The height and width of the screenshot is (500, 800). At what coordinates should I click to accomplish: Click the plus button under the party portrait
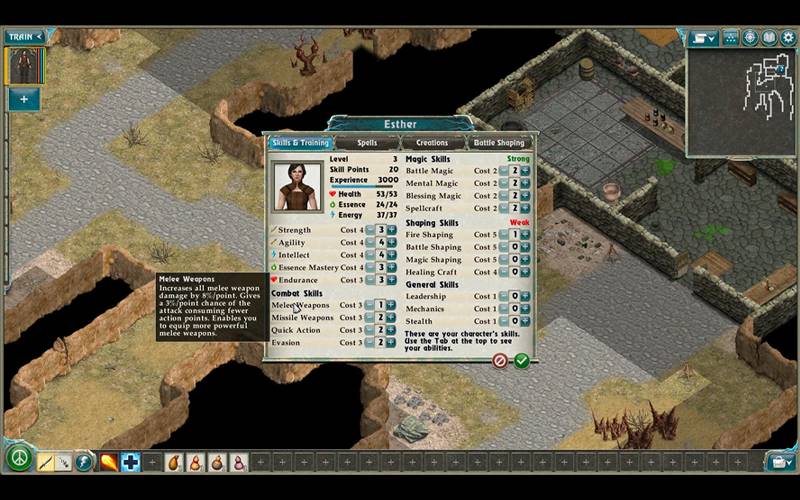point(24,99)
